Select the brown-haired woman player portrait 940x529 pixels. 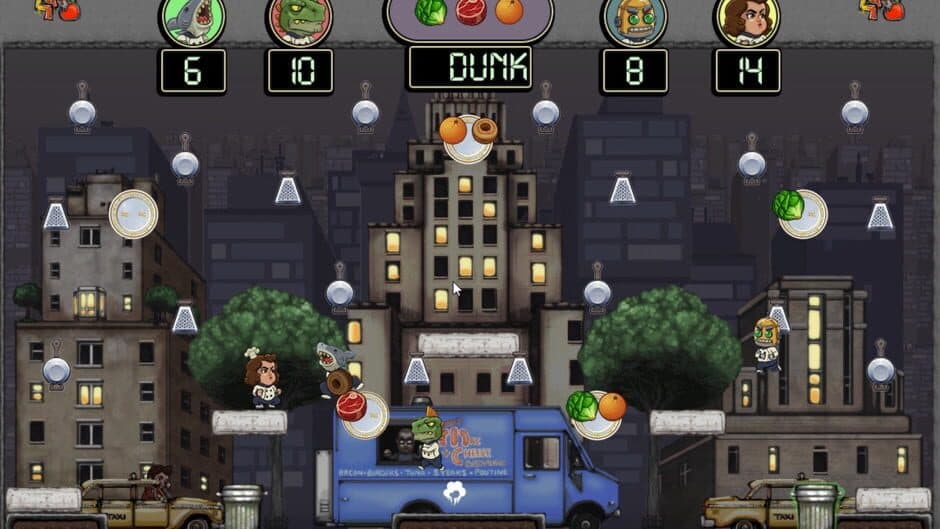pos(746,20)
